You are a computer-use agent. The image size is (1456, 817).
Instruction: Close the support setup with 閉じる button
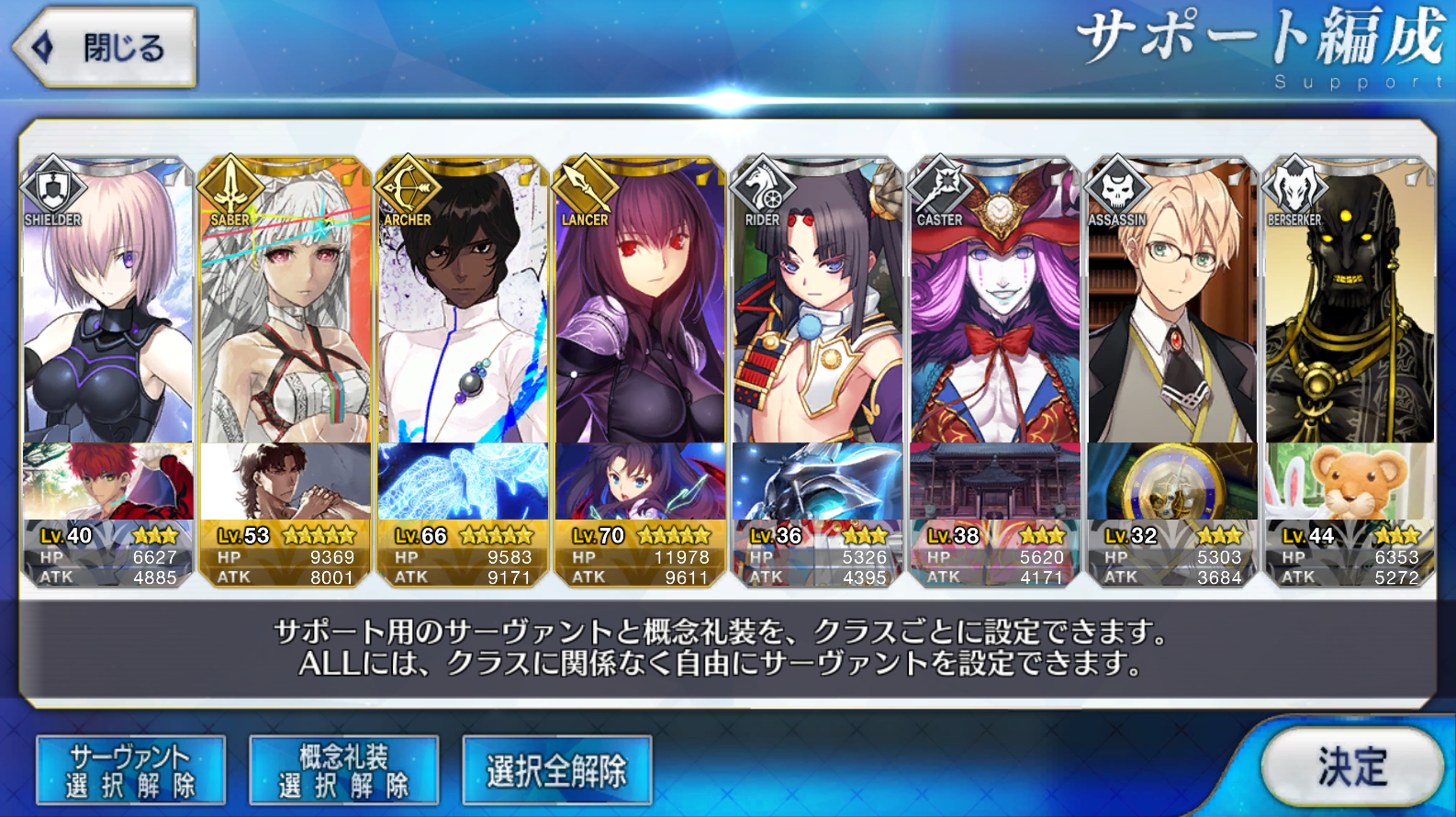click(x=105, y=48)
